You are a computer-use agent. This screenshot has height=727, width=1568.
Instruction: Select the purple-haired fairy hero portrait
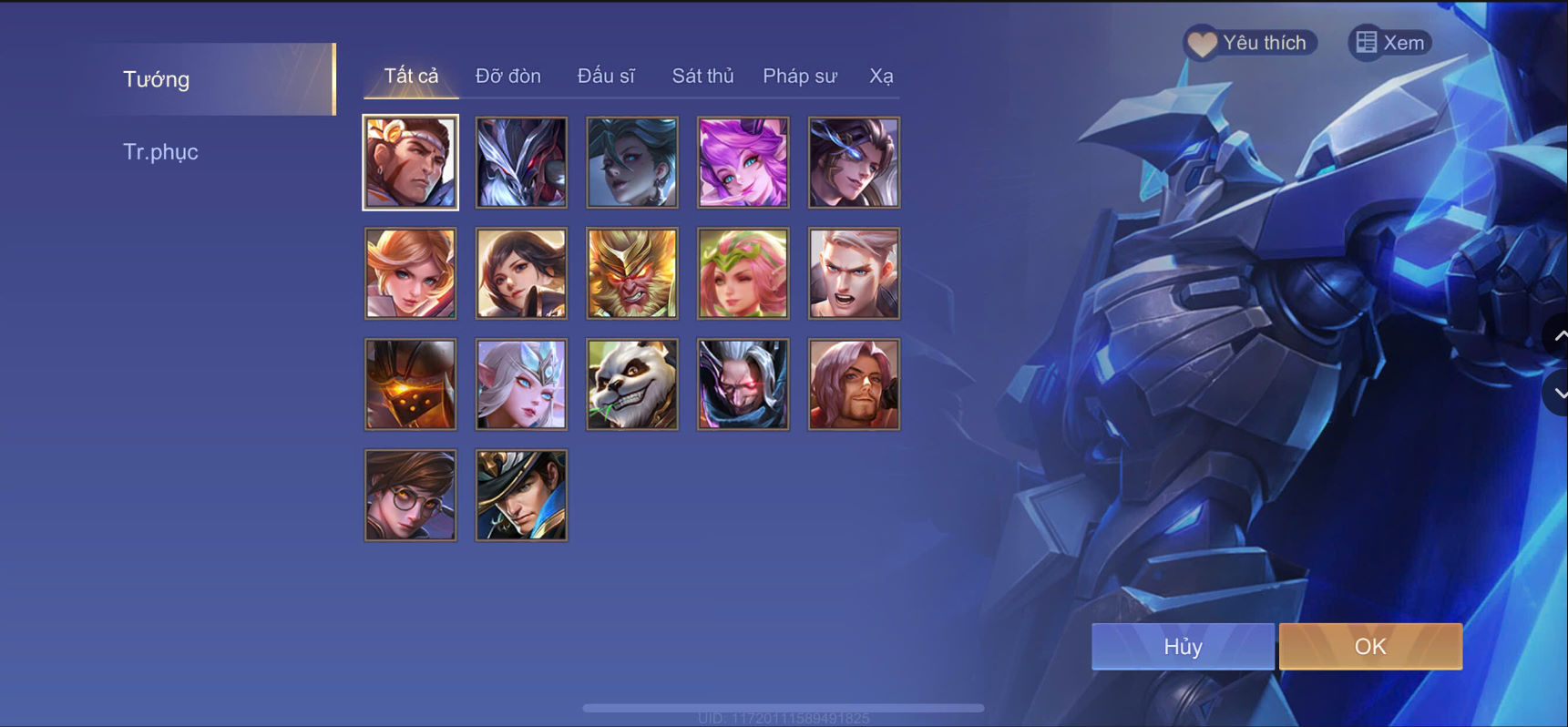coord(743,162)
